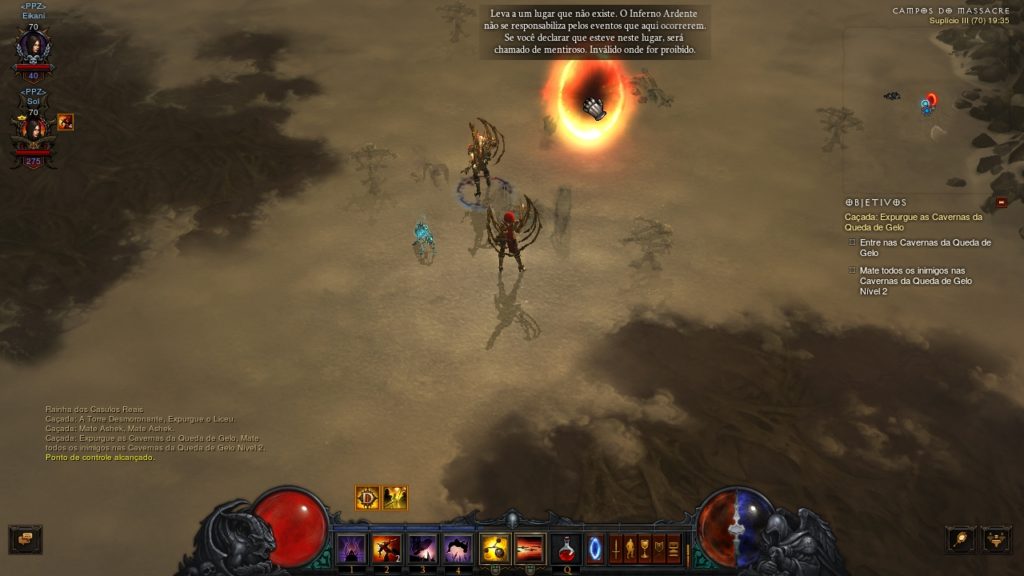This screenshot has height=576, width=1024.
Task: Use the skill bound to key 2
Action: point(386,548)
